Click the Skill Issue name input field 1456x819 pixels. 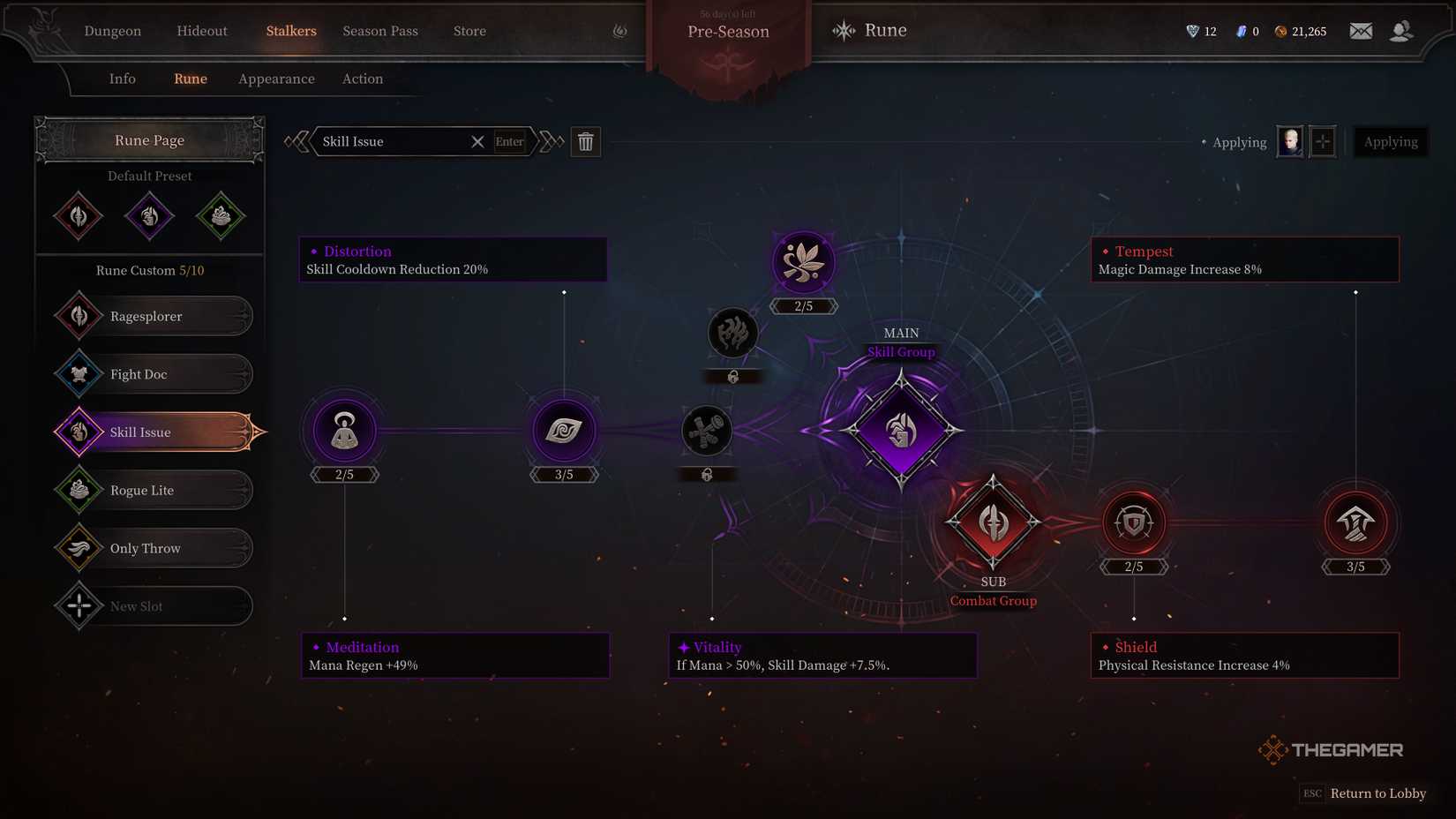397,141
